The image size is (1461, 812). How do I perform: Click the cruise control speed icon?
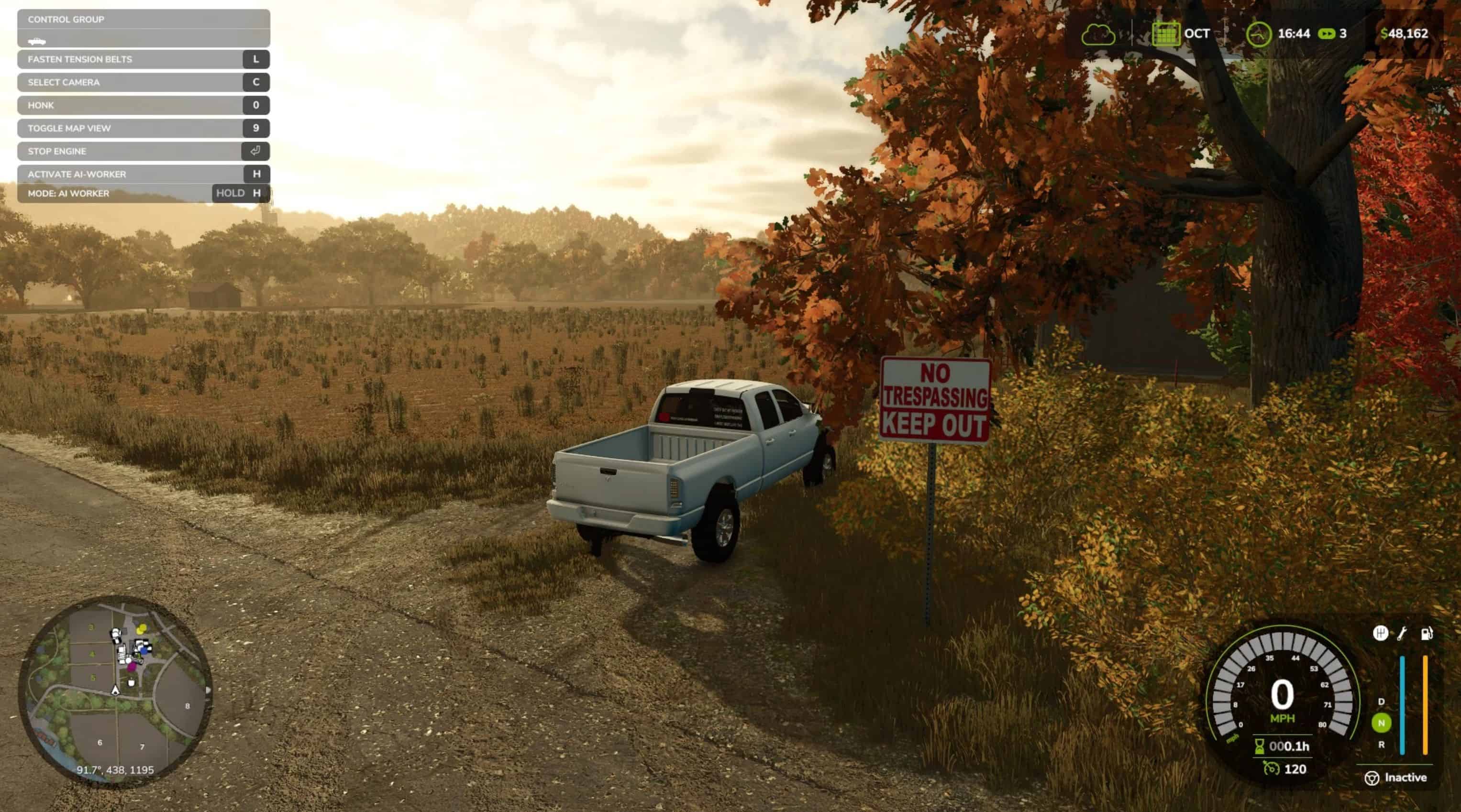[x=1271, y=768]
